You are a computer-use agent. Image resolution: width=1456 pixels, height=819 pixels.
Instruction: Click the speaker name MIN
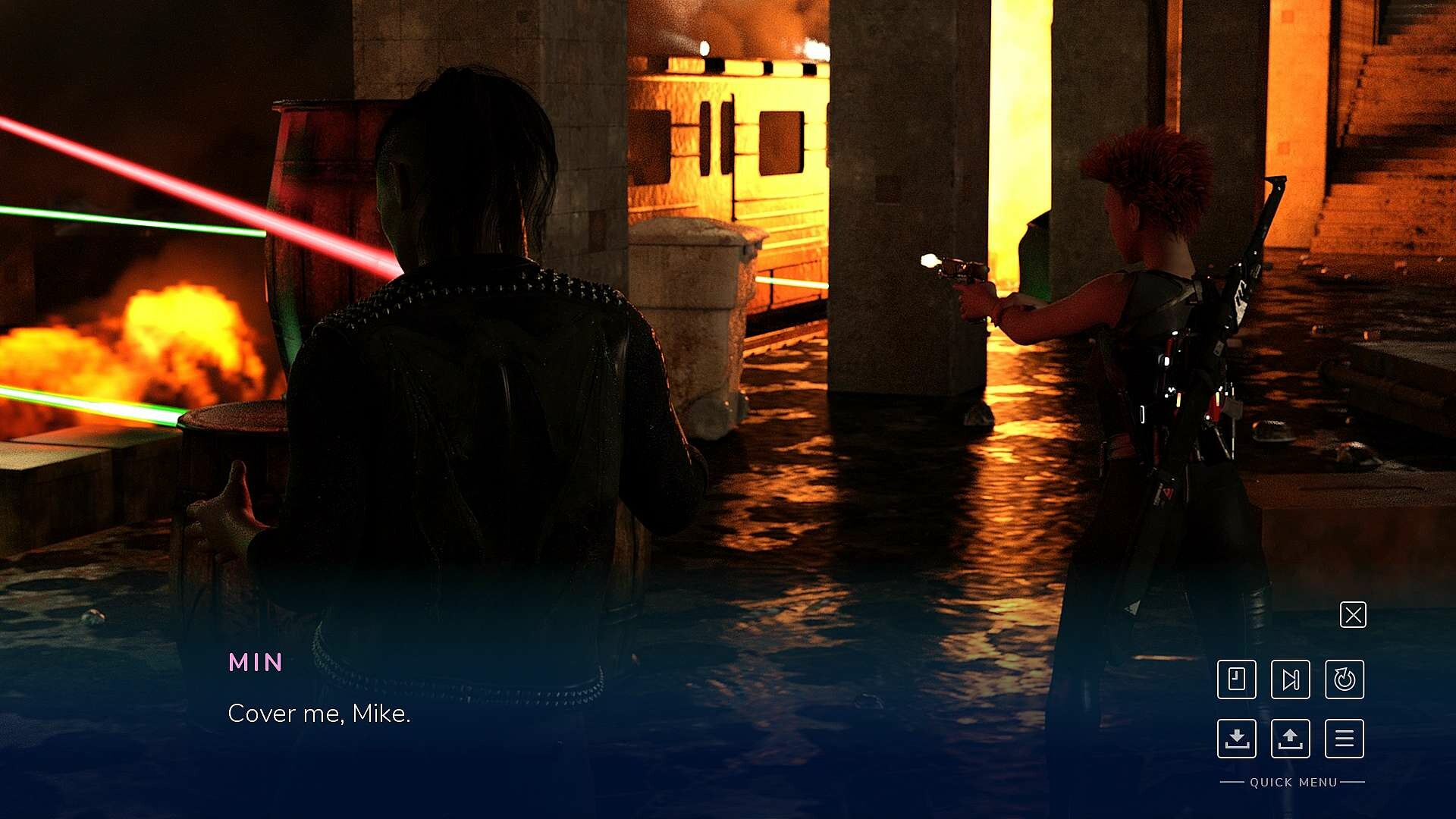(256, 662)
